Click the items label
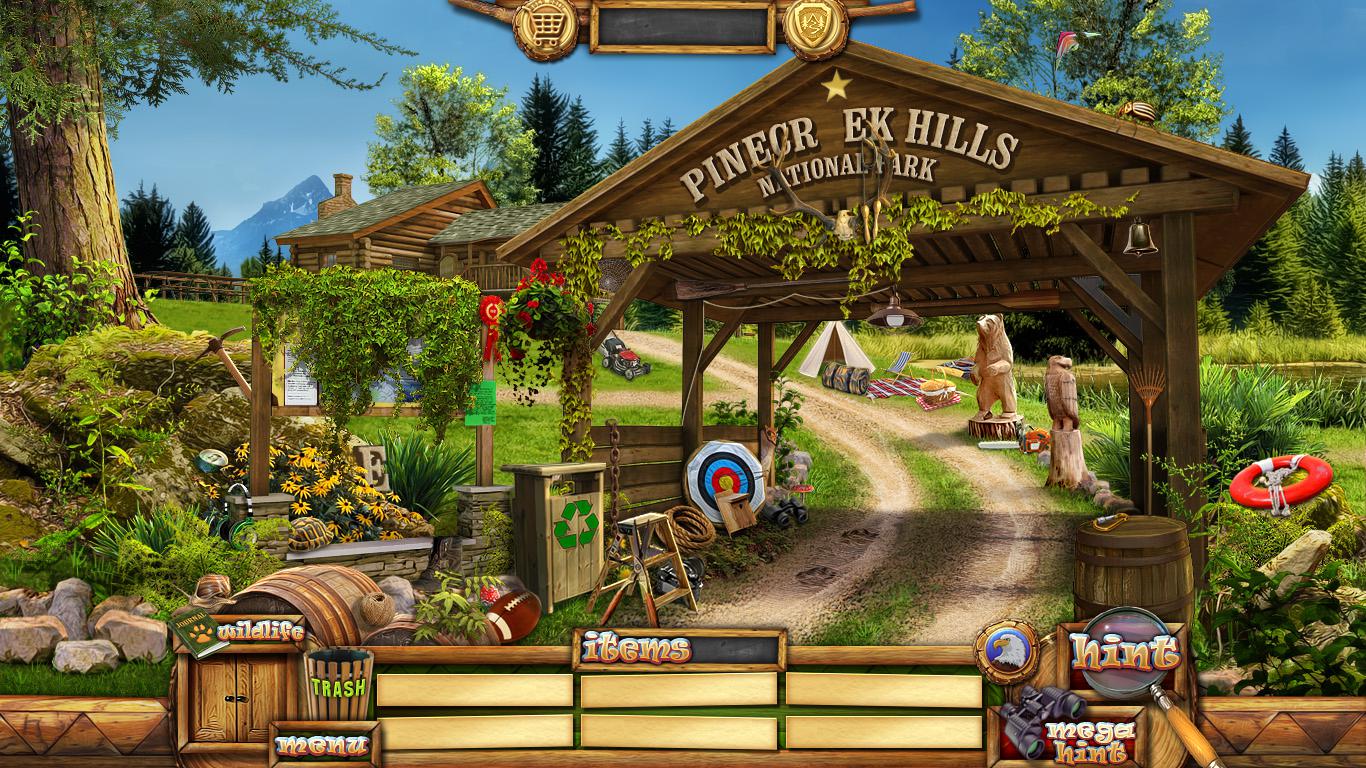This screenshot has width=1366, height=768. [x=637, y=650]
